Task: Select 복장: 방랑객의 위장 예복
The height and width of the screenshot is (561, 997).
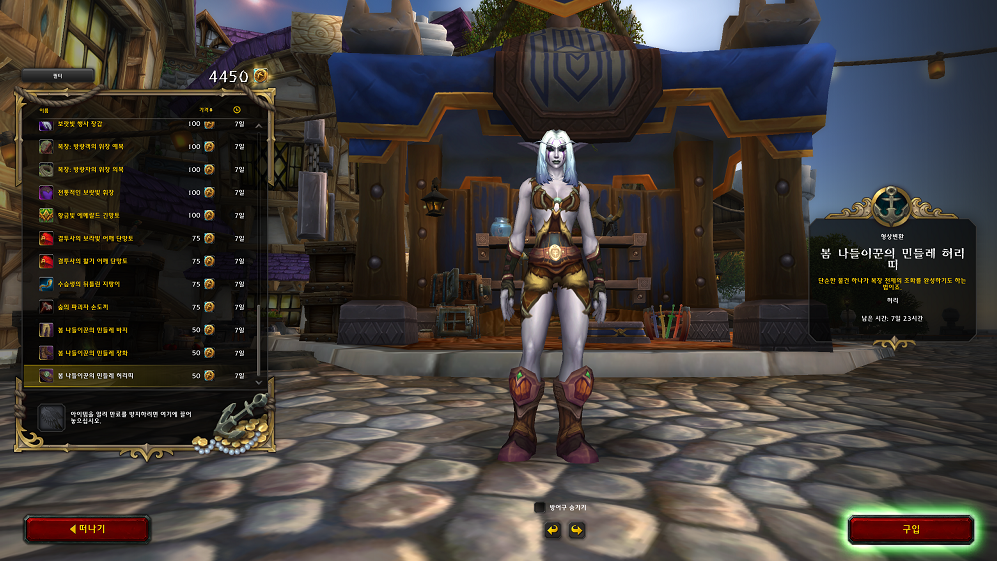Action: [x=140, y=145]
